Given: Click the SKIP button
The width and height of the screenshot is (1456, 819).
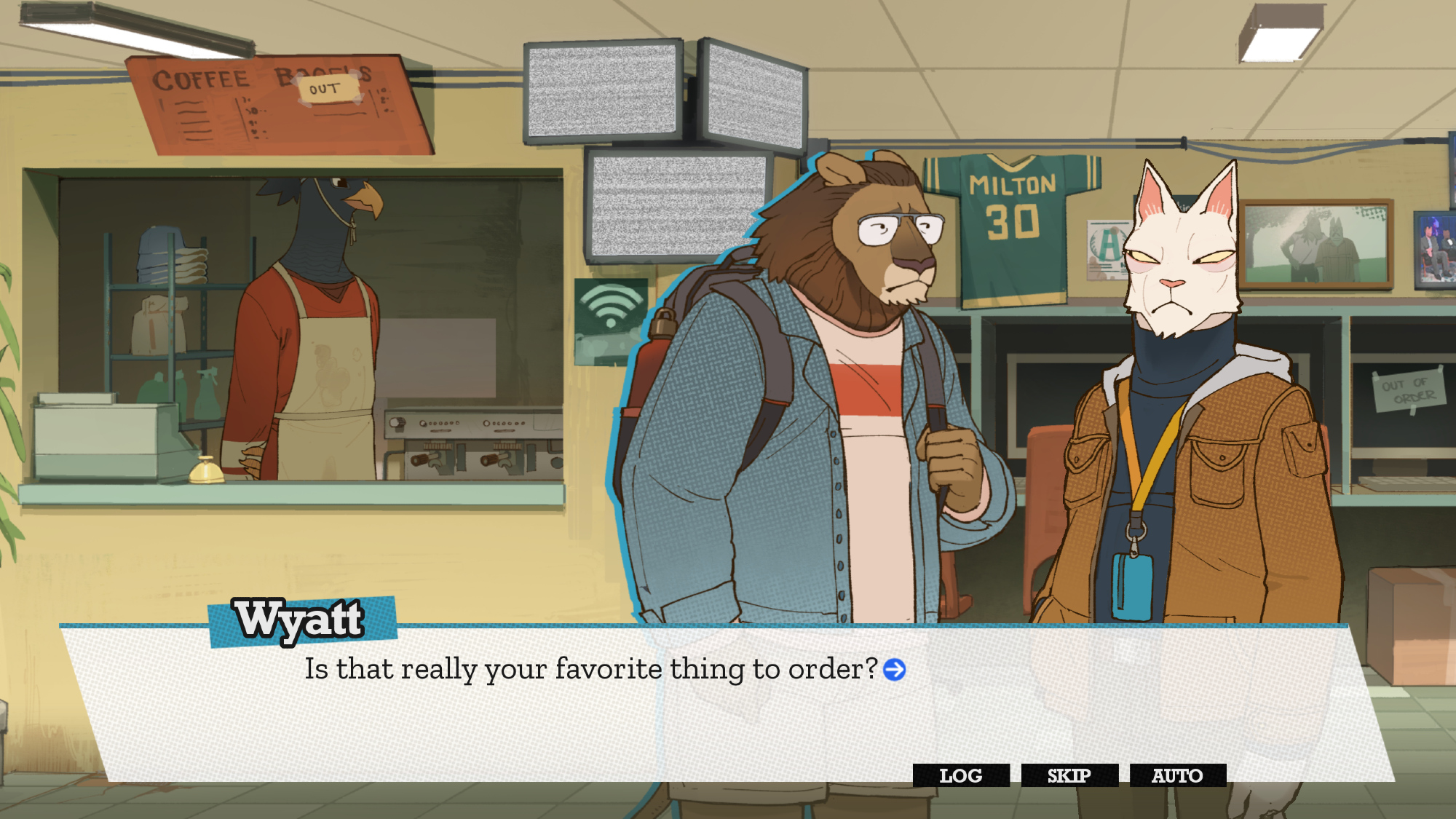Looking at the screenshot, I should [1069, 775].
